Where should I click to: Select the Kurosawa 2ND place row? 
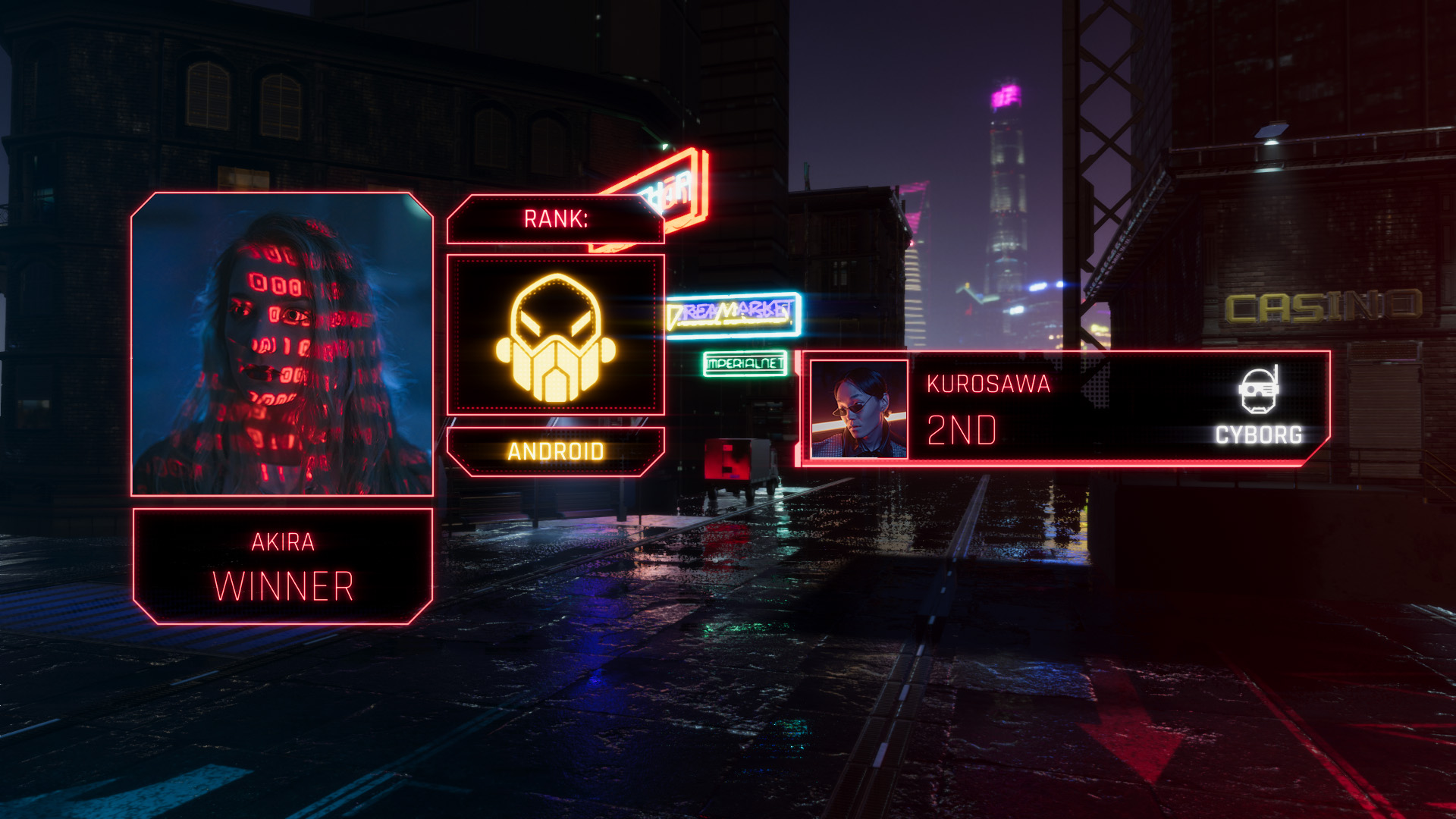point(1062,409)
